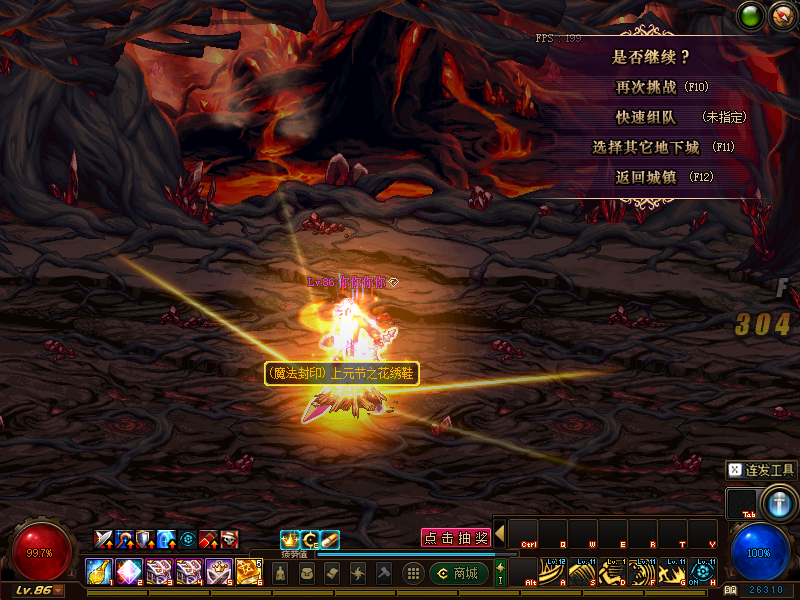
Task: Use the crown item in slot 5
Action: tap(219, 571)
